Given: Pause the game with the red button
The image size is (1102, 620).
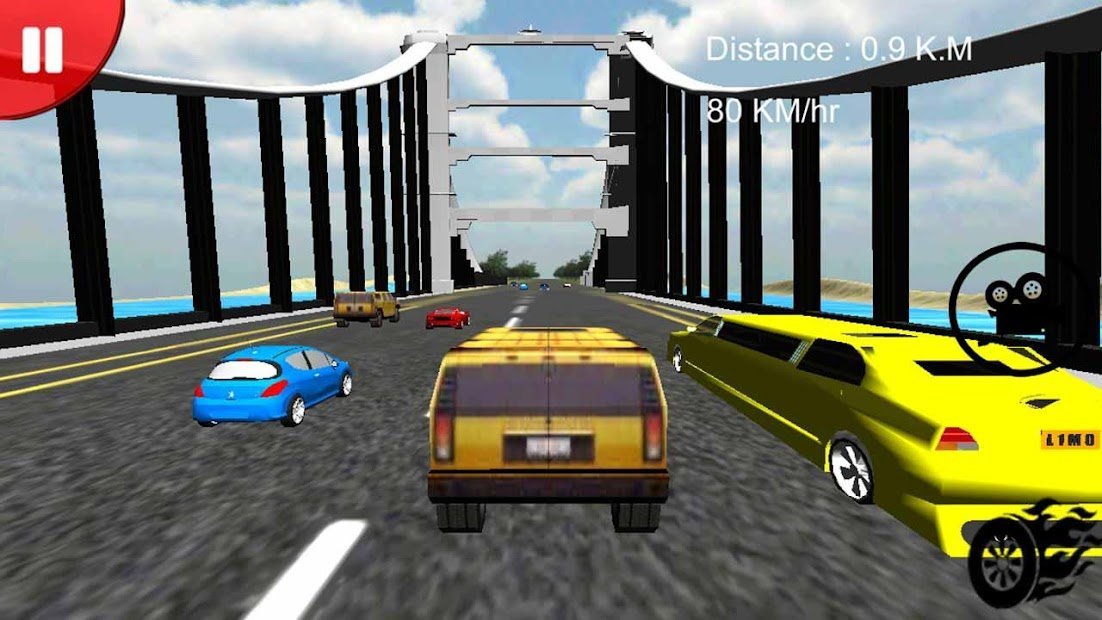Looking at the screenshot, I should pos(42,49).
